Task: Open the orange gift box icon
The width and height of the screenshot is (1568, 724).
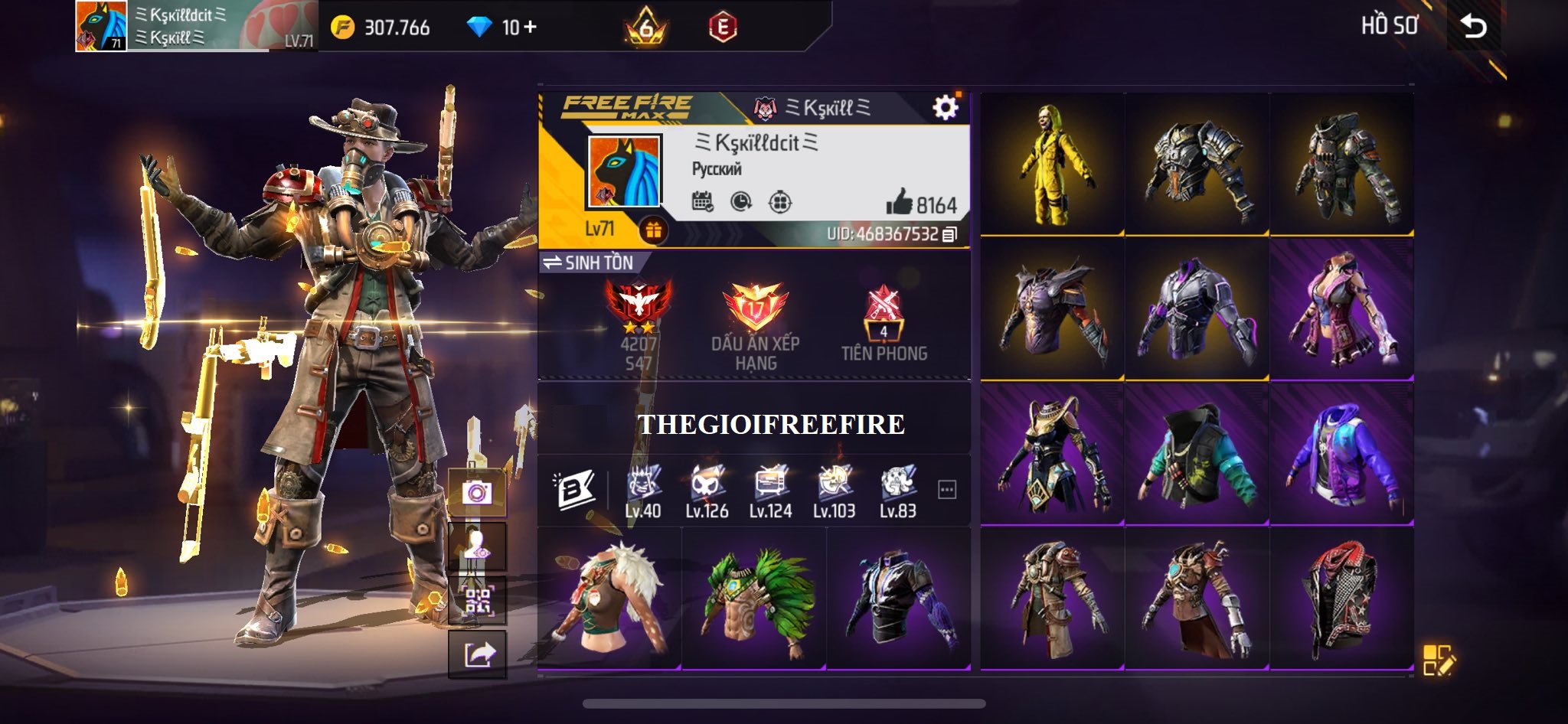Action: tap(653, 230)
